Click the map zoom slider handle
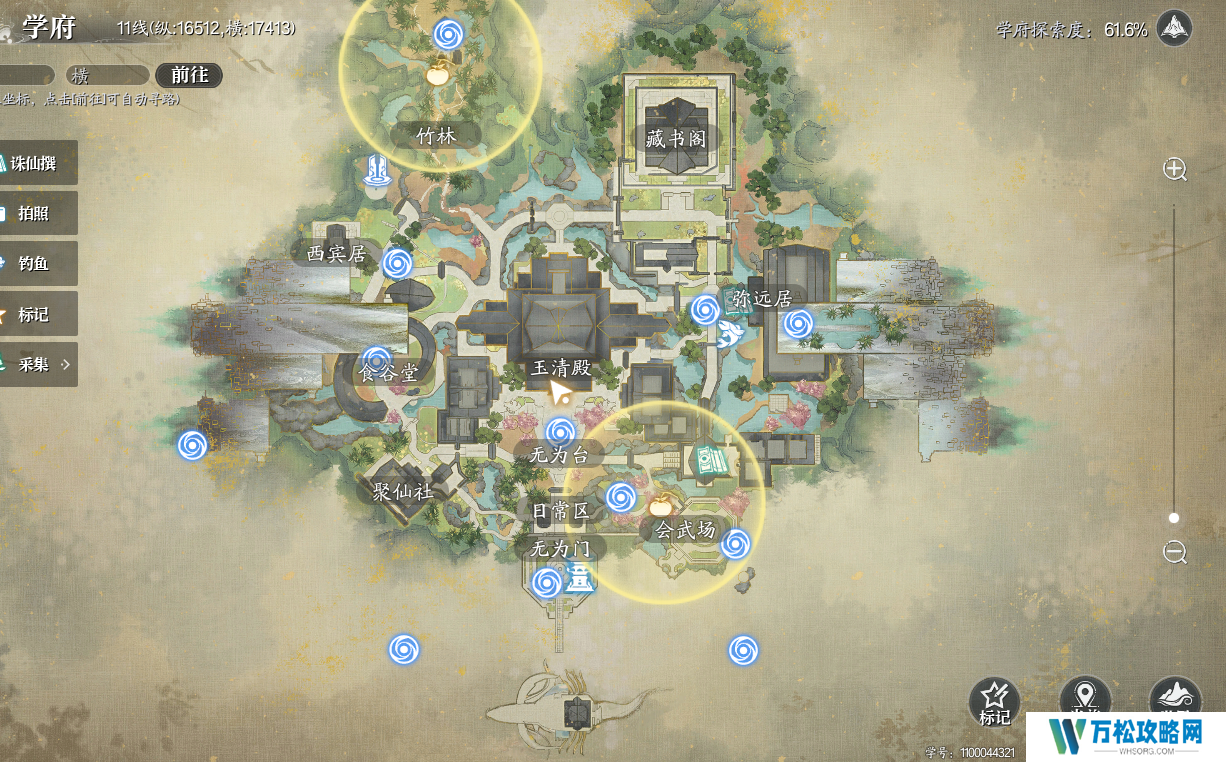1226x762 pixels. click(1174, 518)
